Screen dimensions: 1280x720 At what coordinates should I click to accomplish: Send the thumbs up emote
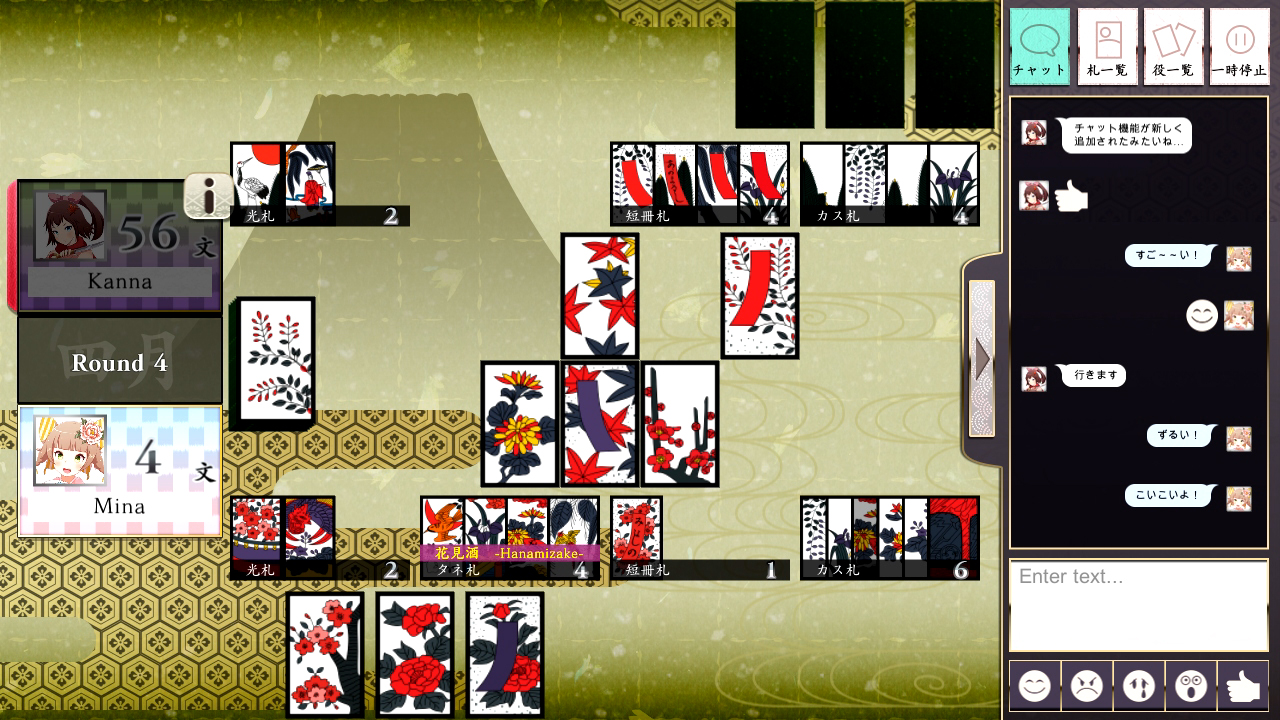tap(1242, 686)
